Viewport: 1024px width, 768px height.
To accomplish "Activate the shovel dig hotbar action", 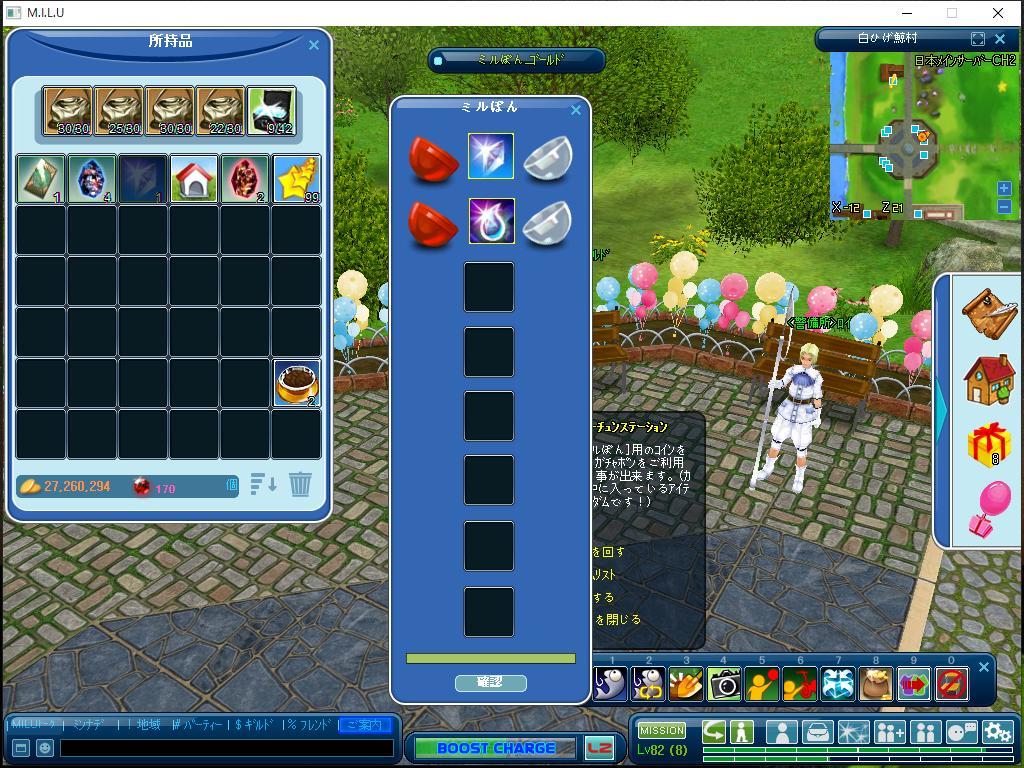I will tap(686, 684).
